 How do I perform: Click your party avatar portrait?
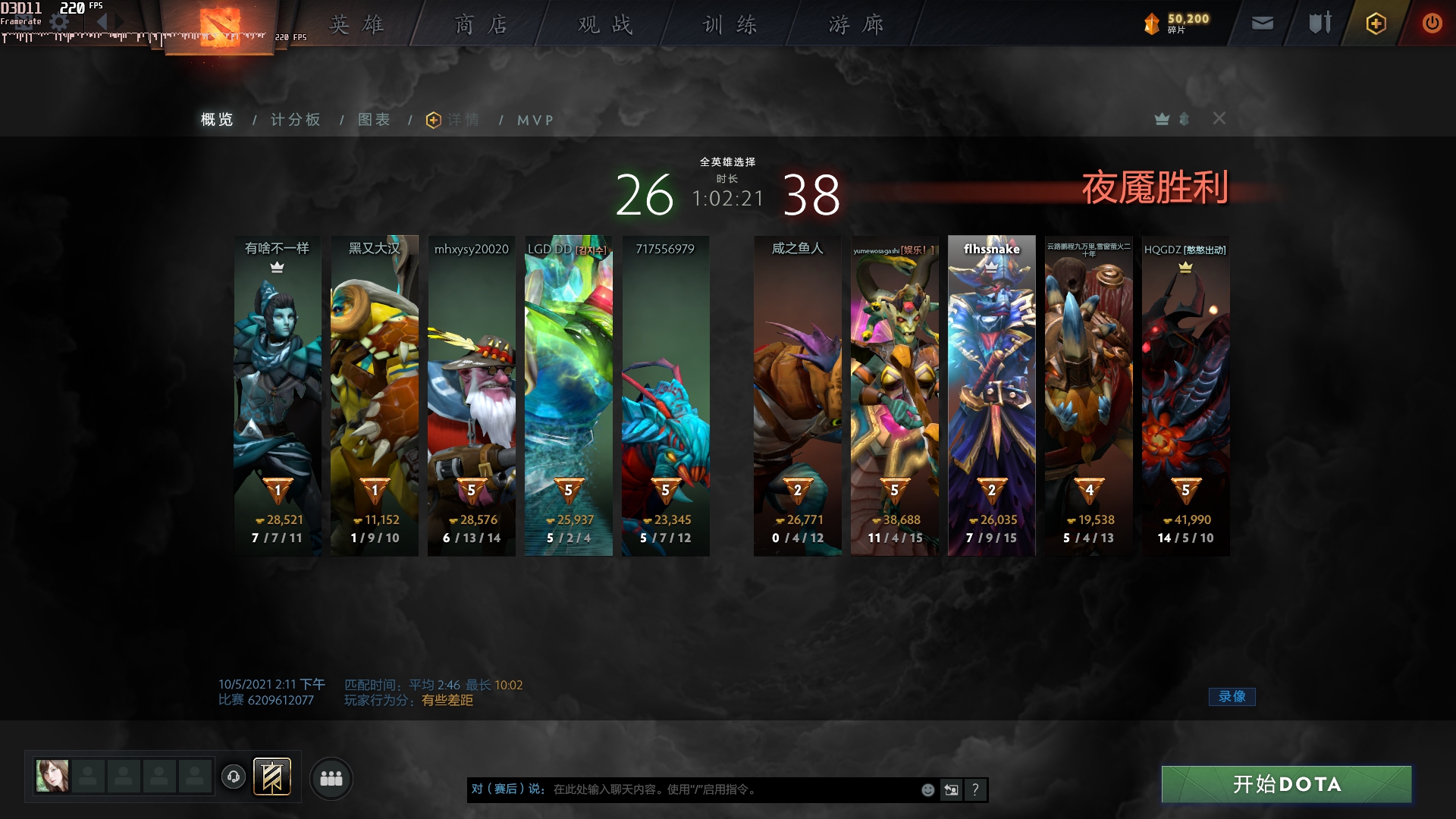pyautogui.click(x=52, y=777)
